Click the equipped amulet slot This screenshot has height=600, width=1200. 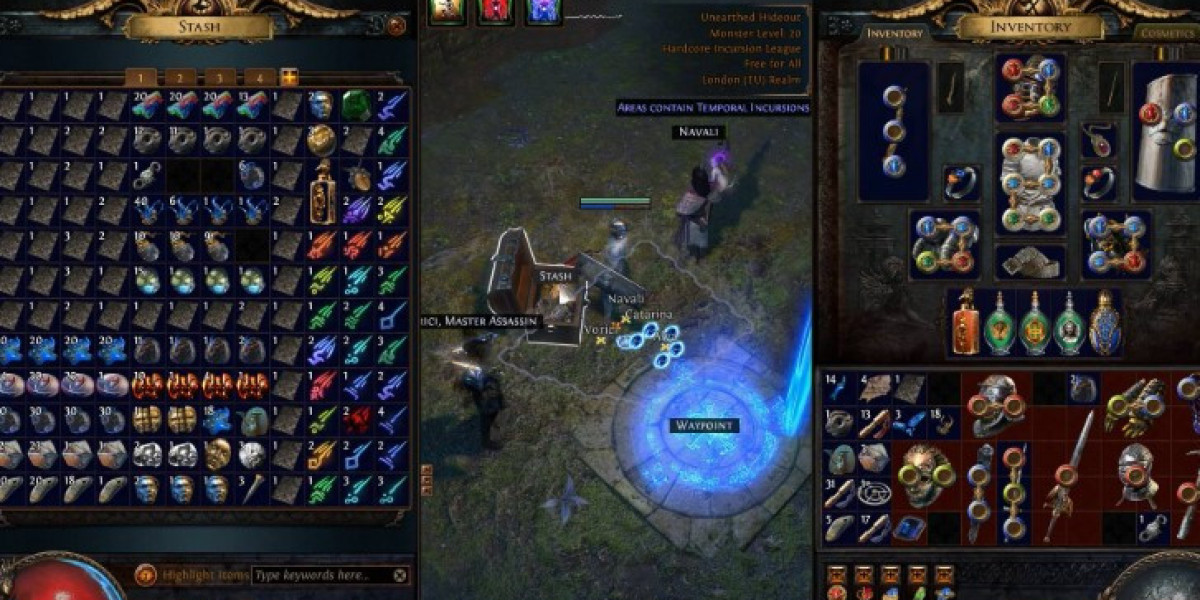point(1098,141)
